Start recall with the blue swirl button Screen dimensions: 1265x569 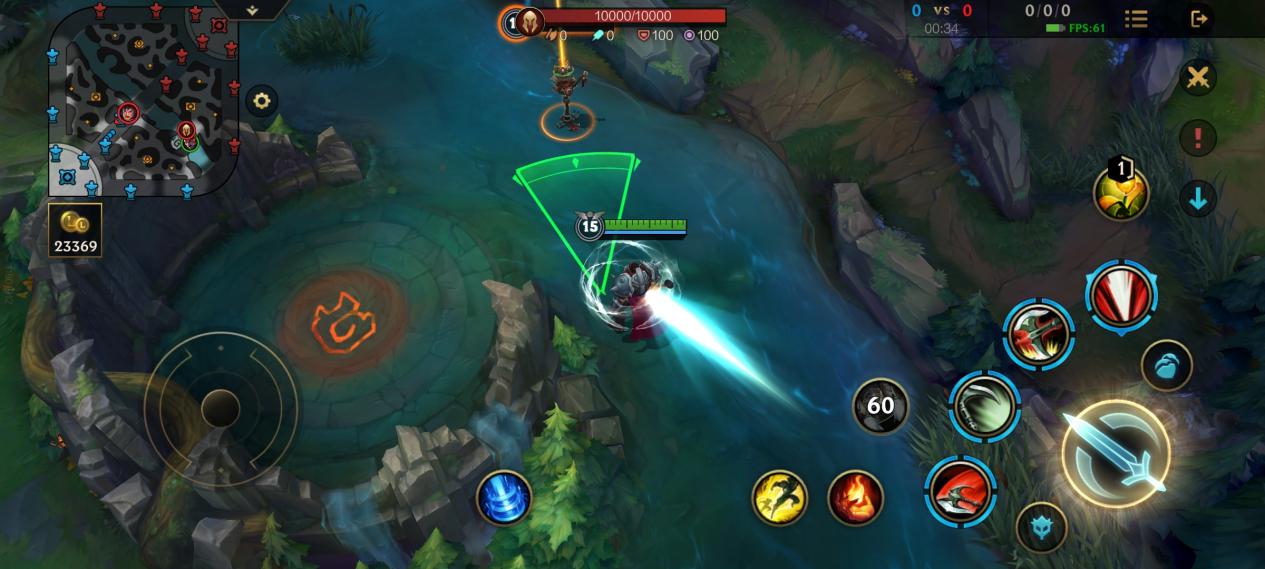click(503, 497)
